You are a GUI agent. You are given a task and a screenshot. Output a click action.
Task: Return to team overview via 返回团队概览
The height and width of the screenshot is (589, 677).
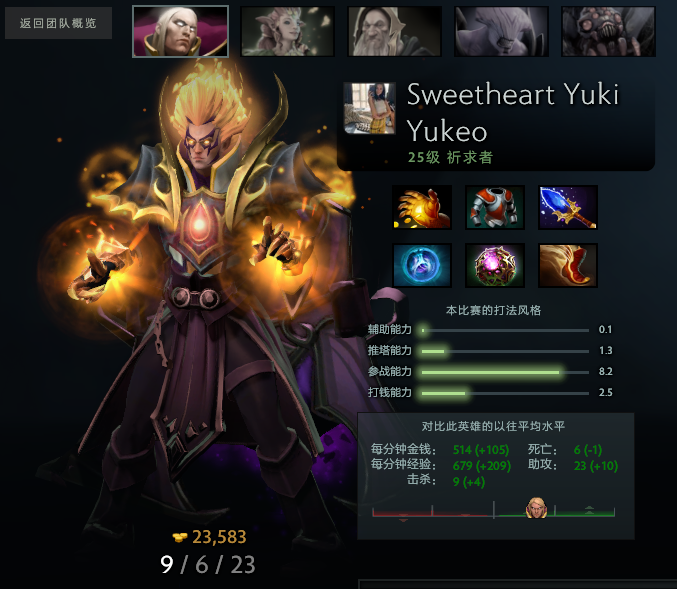coord(58,23)
